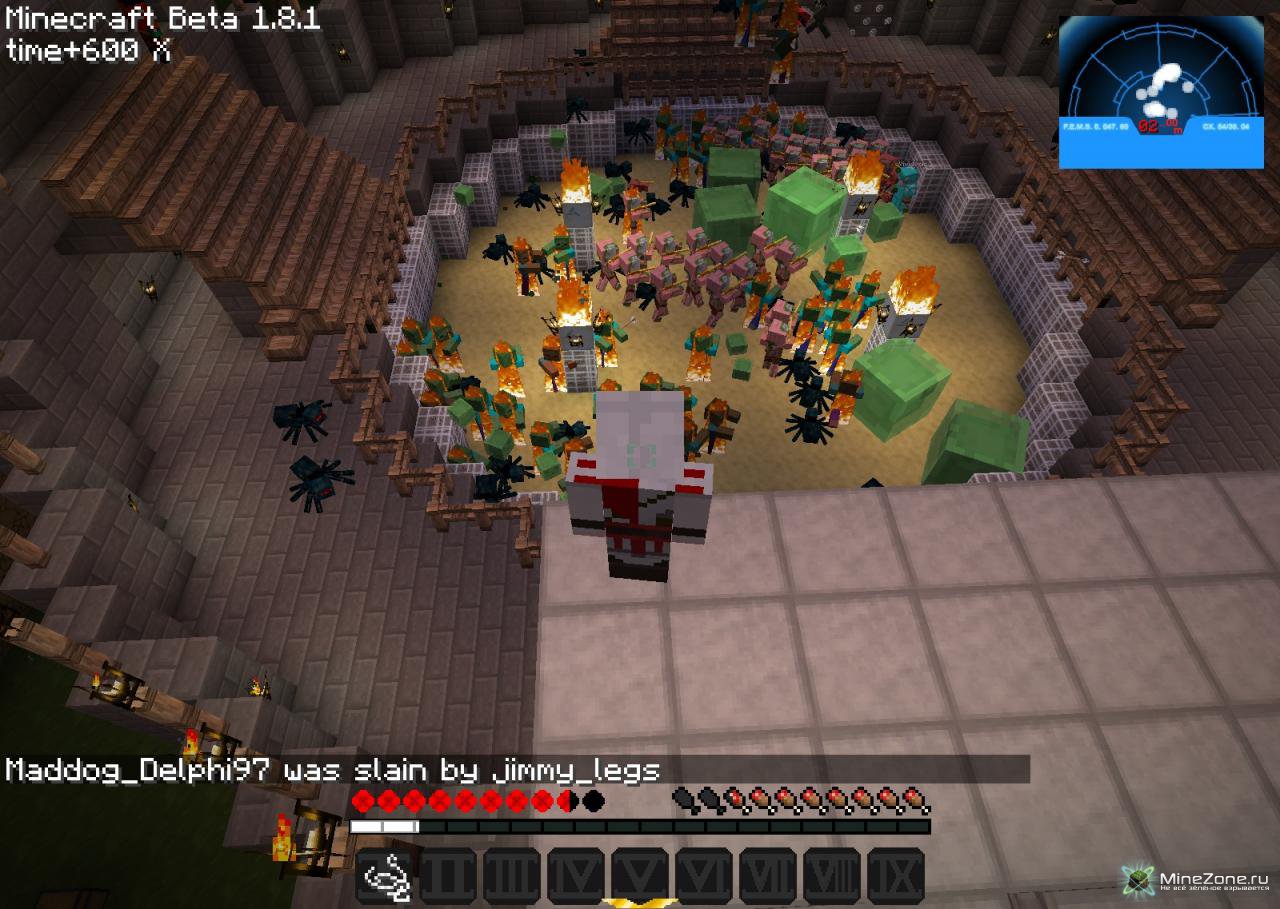
Task: Open the MineZone.ru watermark link
Action: pyautogui.click(x=1195, y=880)
